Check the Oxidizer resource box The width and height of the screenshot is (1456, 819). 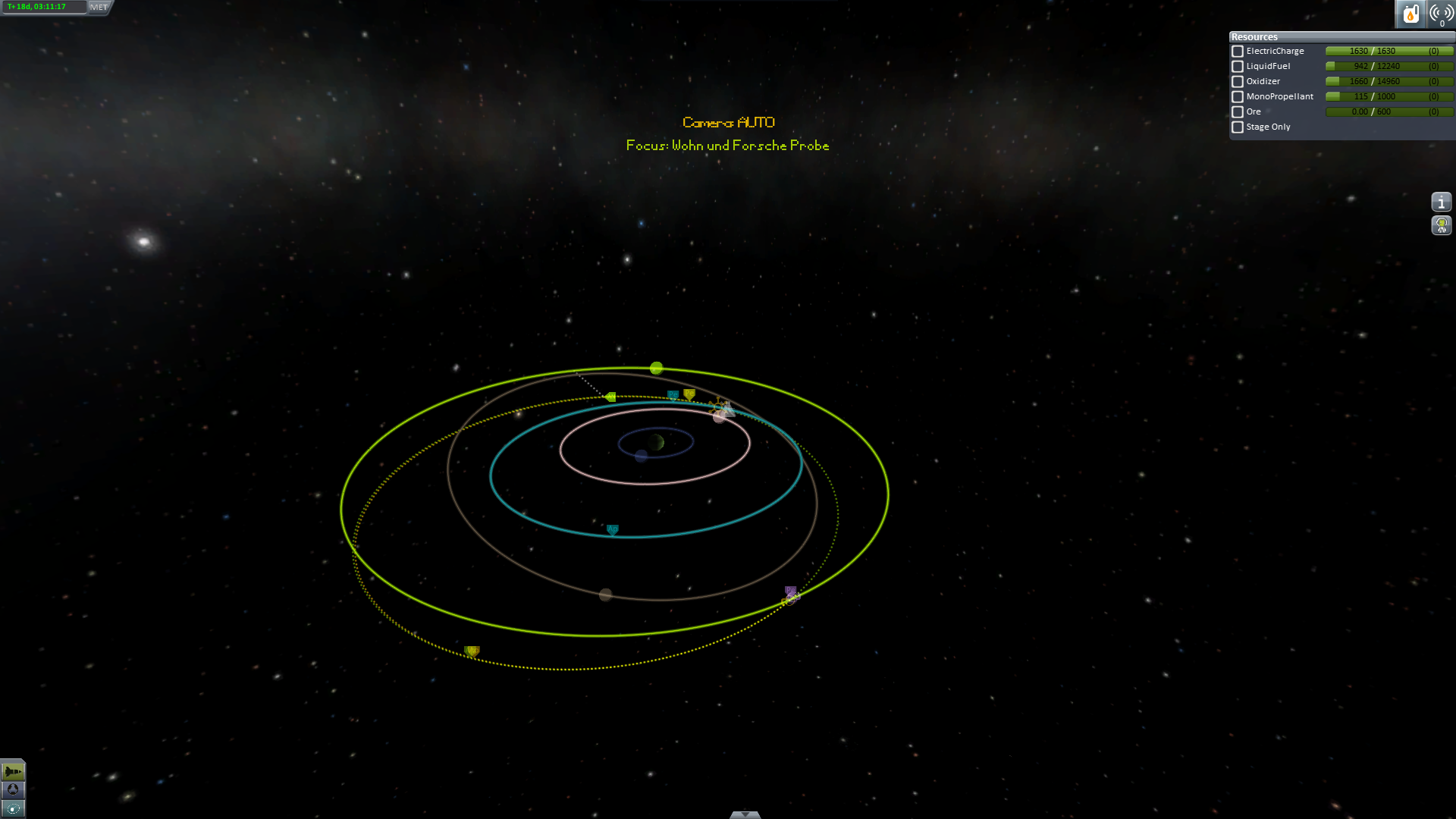coord(1238,82)
